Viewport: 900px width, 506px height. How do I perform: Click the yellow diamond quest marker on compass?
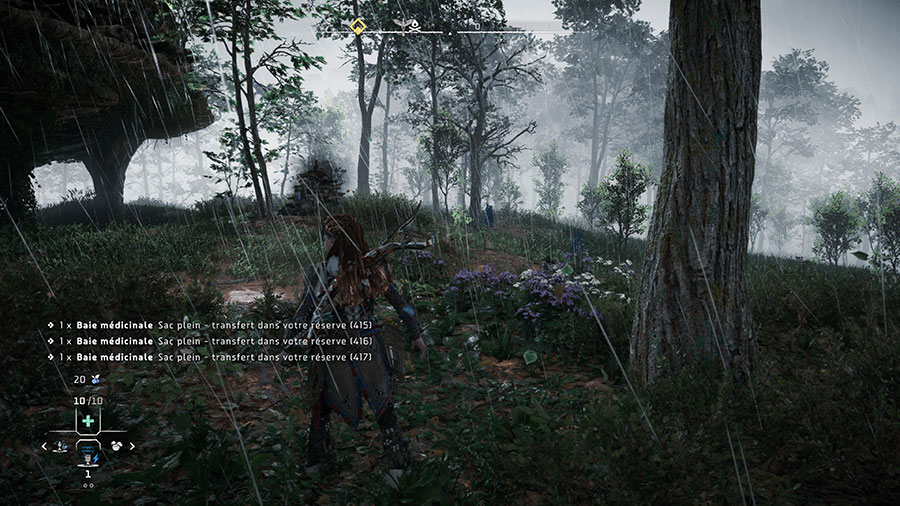coord(357,26)
